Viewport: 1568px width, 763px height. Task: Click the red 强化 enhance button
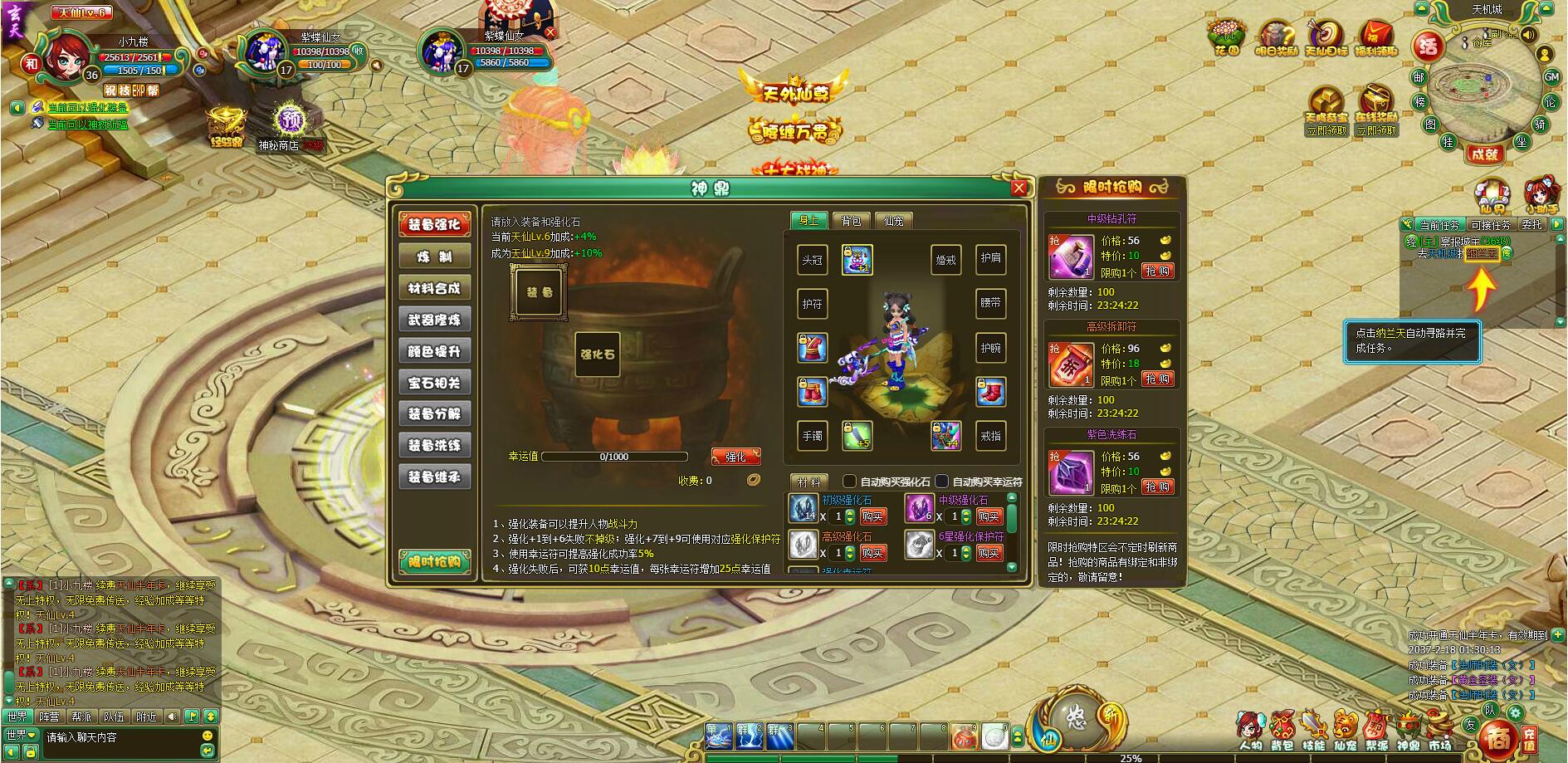(x=735, y=457)
